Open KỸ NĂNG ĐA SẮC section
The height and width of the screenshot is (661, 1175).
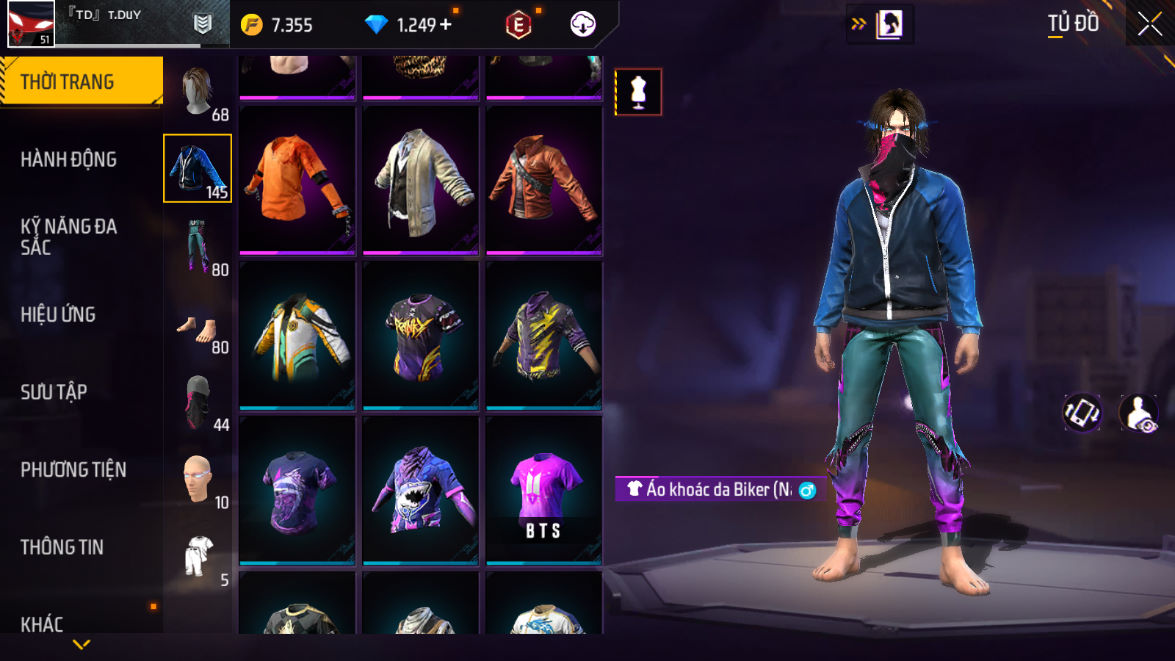pos(68,236)
